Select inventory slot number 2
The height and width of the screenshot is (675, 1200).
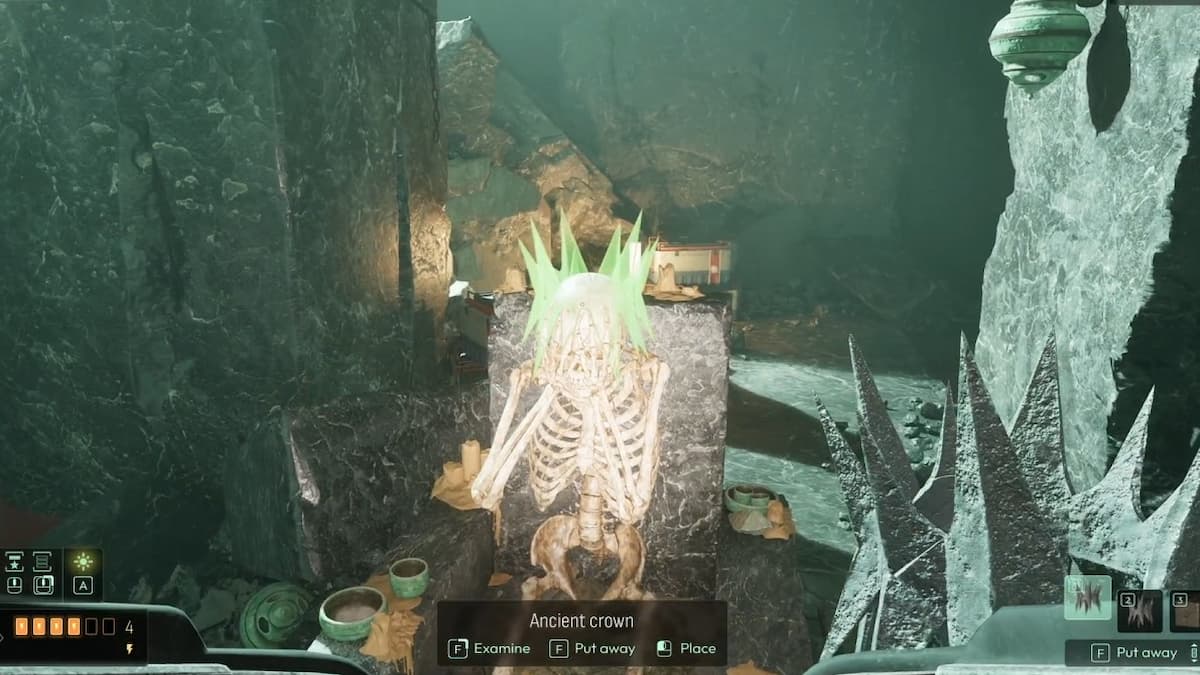point(1140,611)
